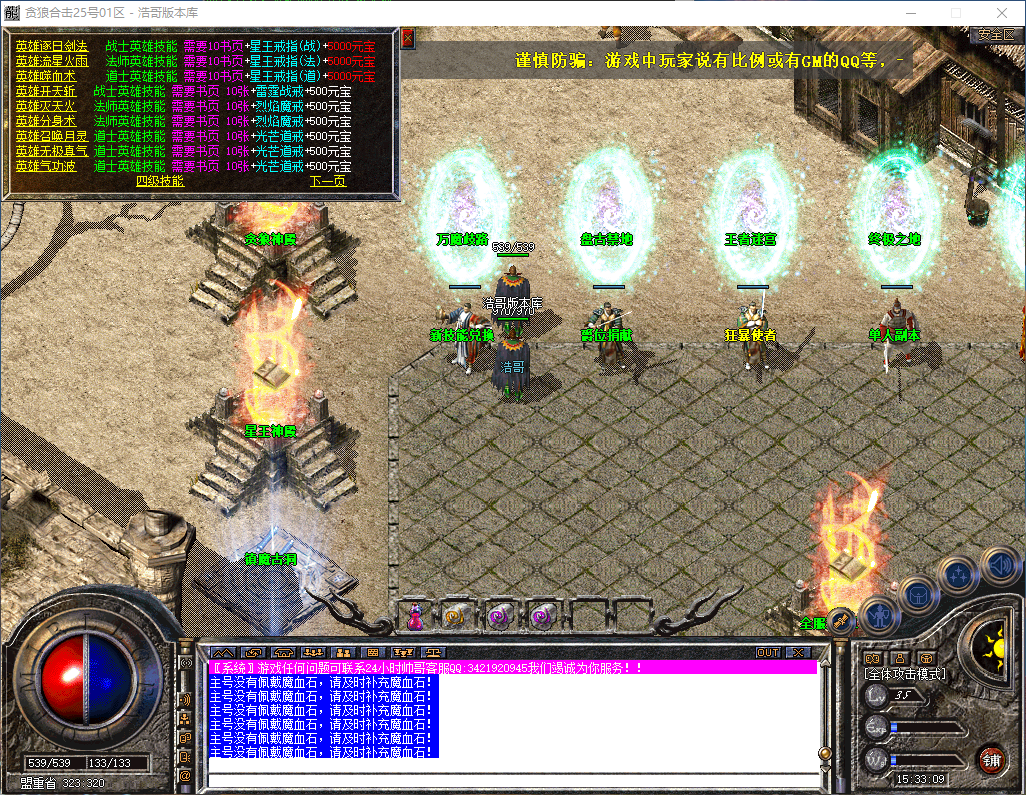Select the 英雄逐日剑法 skill link

51,46
